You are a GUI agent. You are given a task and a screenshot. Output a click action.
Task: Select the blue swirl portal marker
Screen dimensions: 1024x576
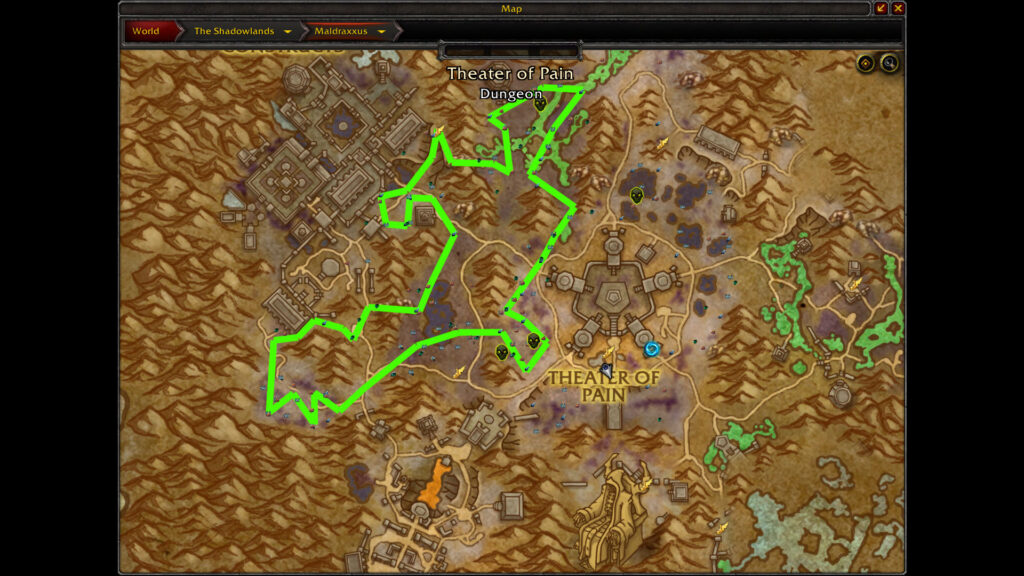point(652,349)
